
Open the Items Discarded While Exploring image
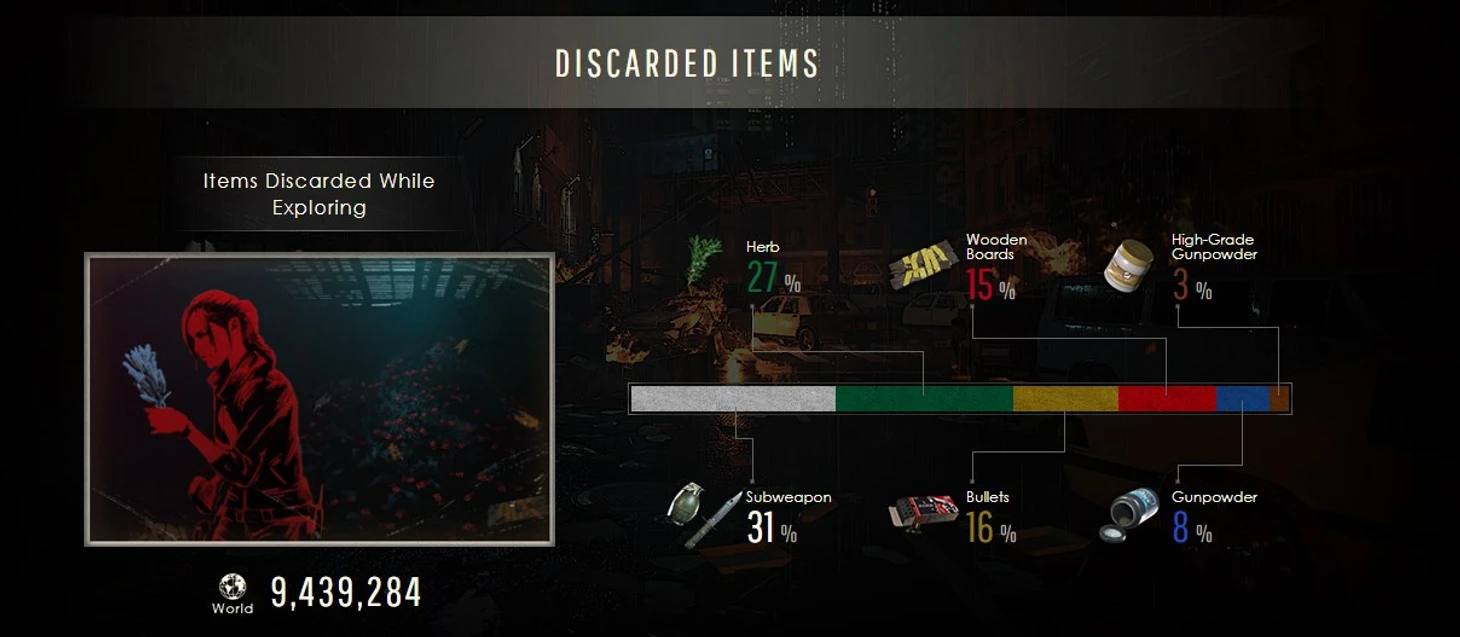click(x=319, y=399)
